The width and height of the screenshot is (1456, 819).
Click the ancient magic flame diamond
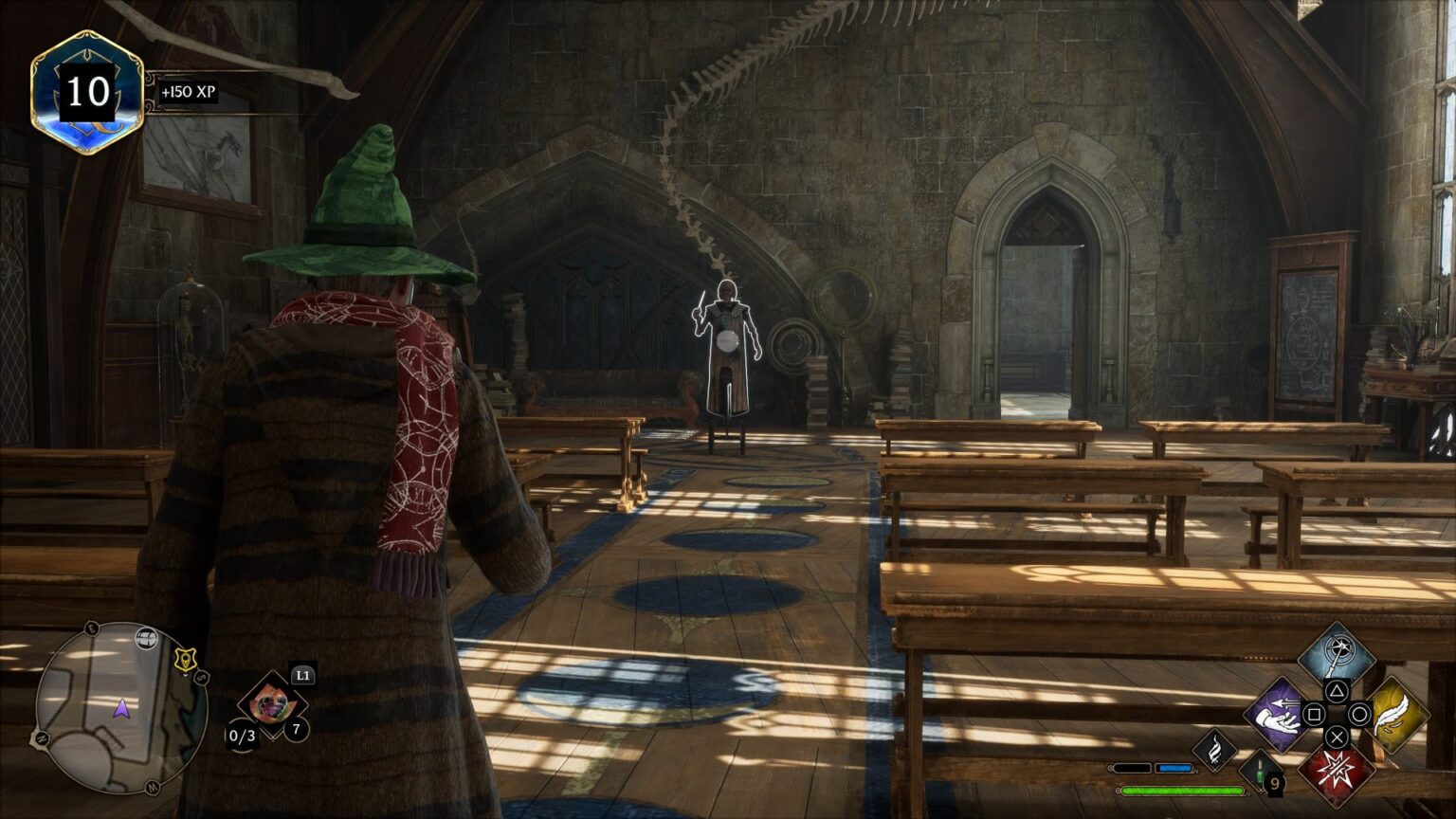1215,752
